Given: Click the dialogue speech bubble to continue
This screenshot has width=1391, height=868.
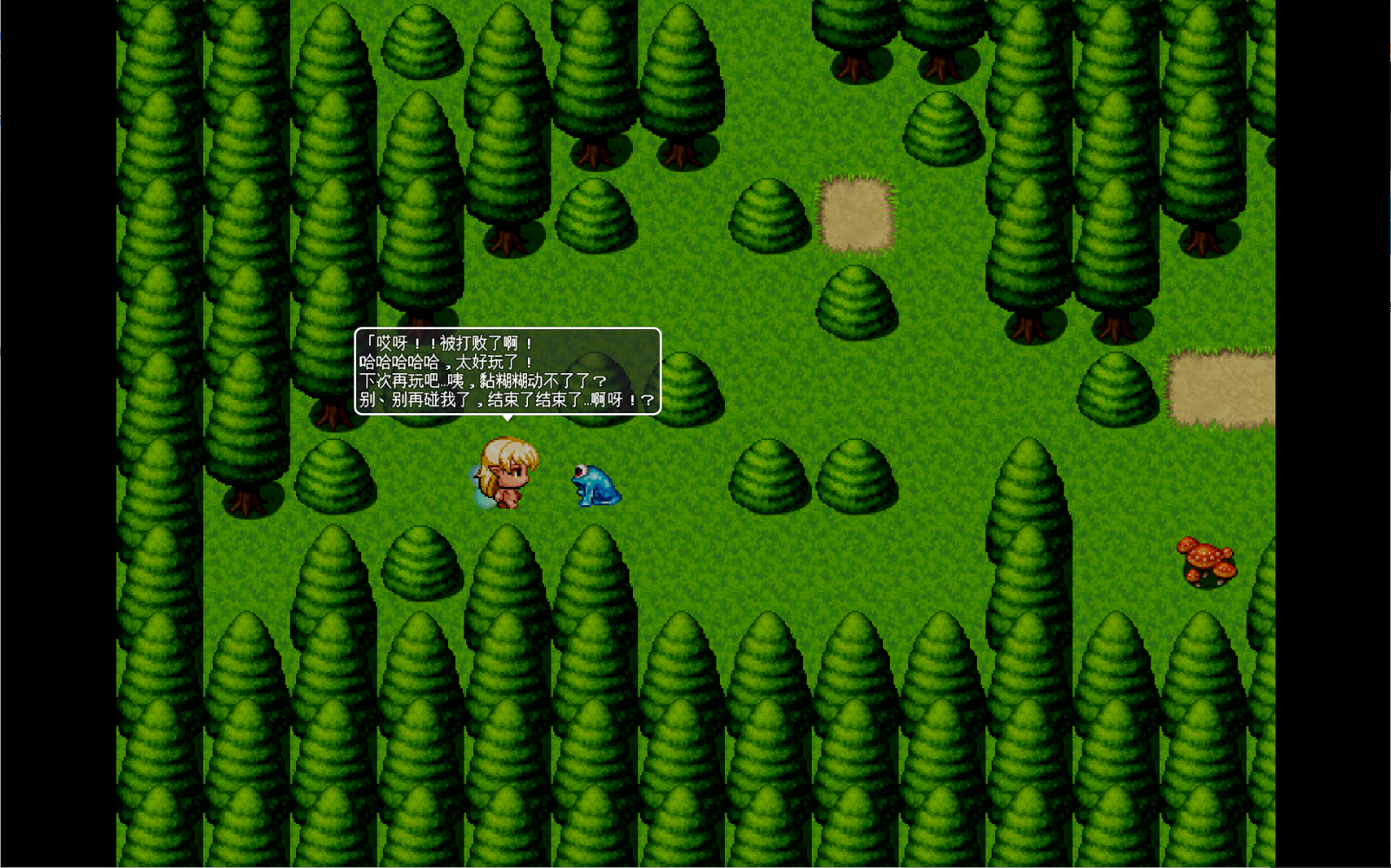Looking at the screenshot, I should click(507, 372).
